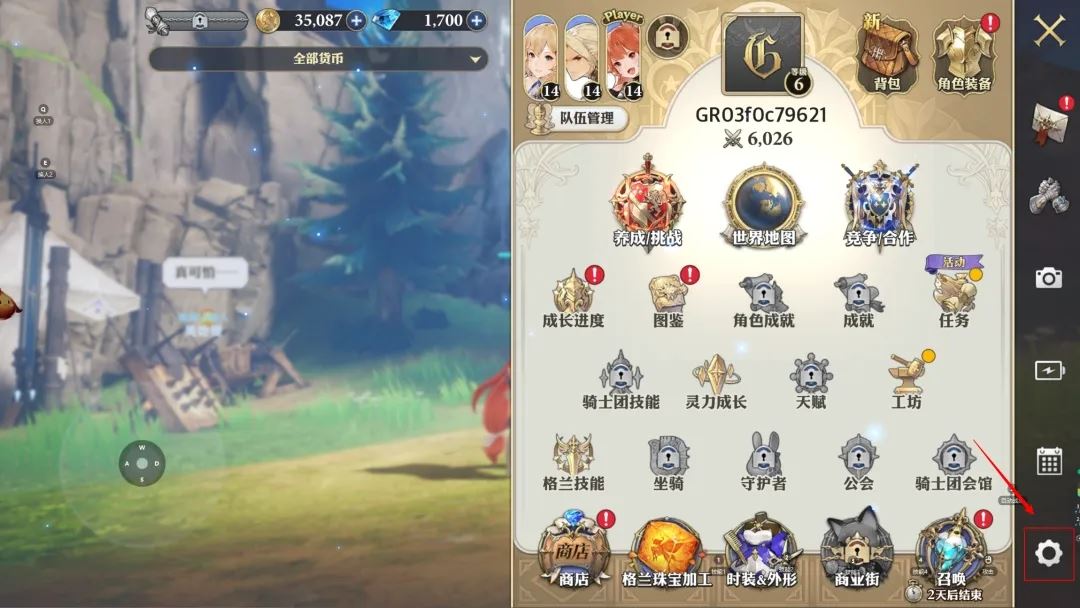The image size is (1080, 608).
Task: Select 竞争/合作 menu entry
Action: click(878, 207)
